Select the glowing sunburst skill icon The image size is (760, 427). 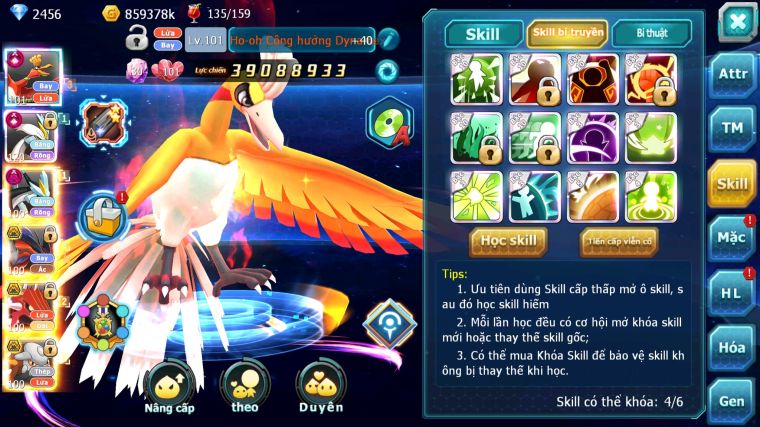[x=475, y=196]
